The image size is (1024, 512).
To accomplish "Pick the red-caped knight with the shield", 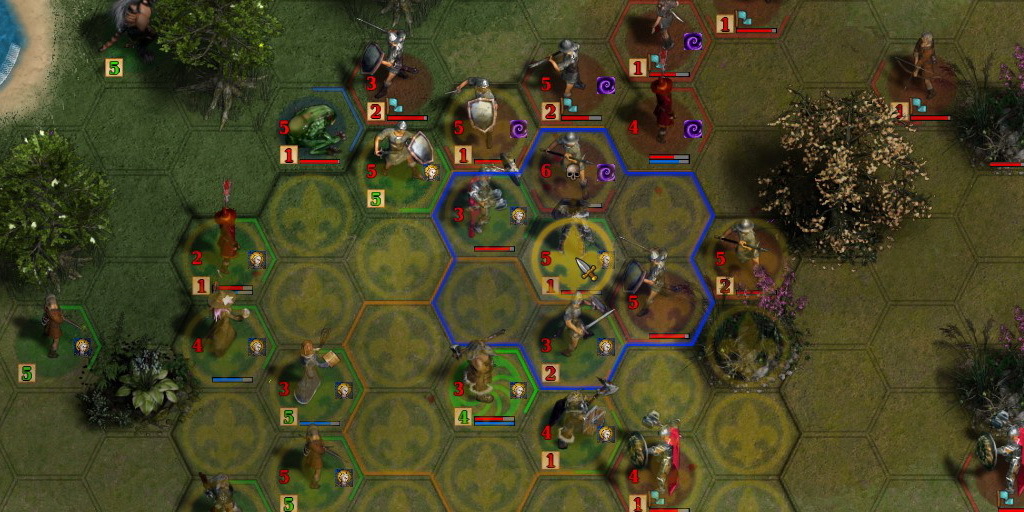I will (660, 460).
